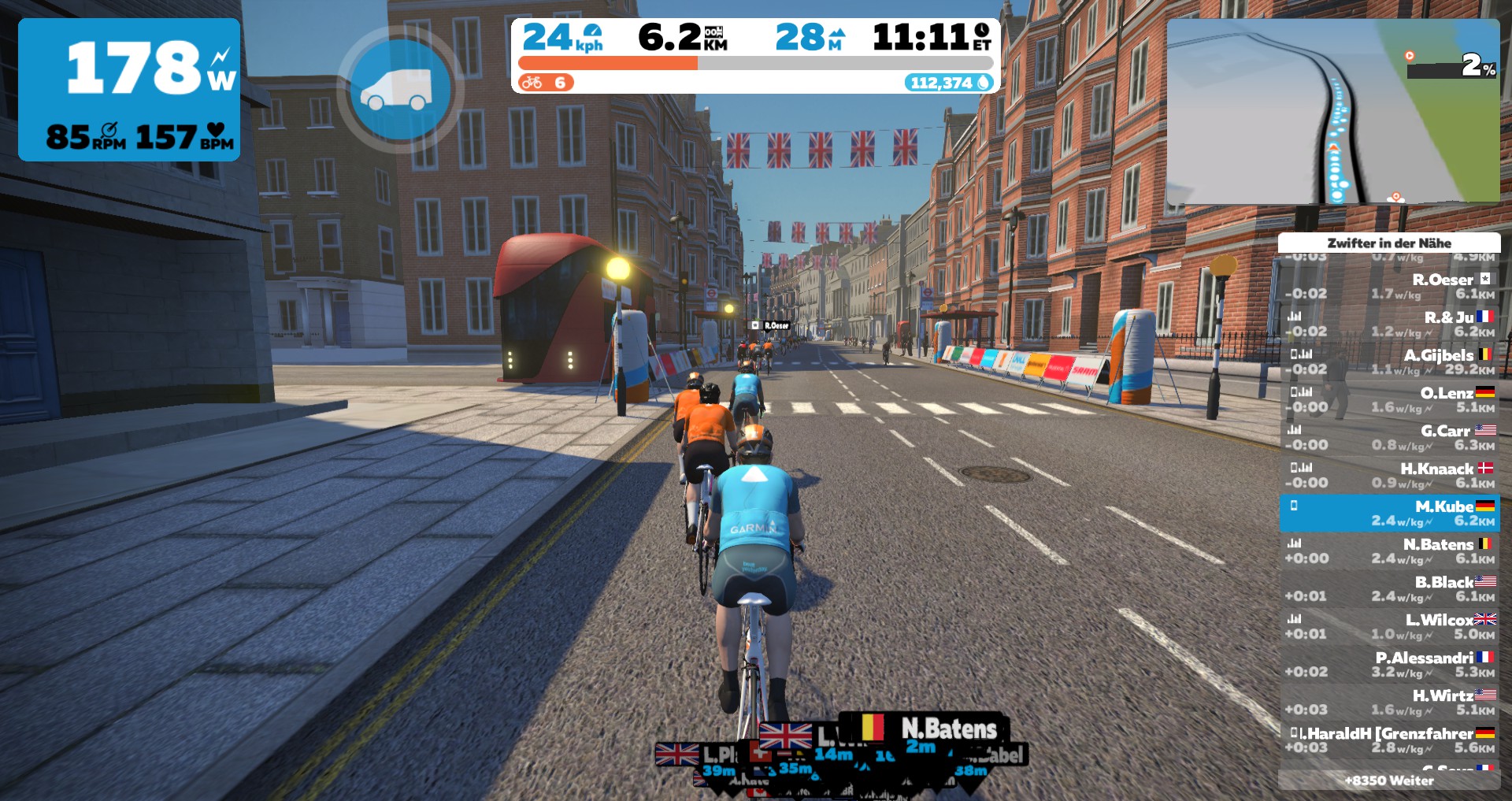Pick G.Carr from nearby riders

point(1389,438)
